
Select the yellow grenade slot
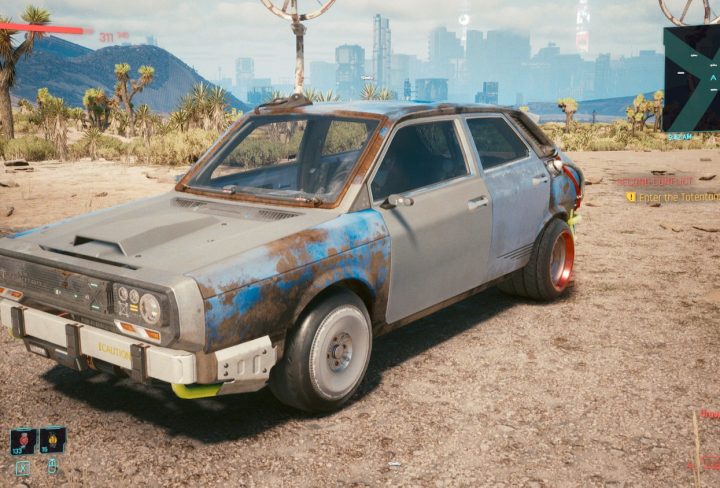click(52, 440)
